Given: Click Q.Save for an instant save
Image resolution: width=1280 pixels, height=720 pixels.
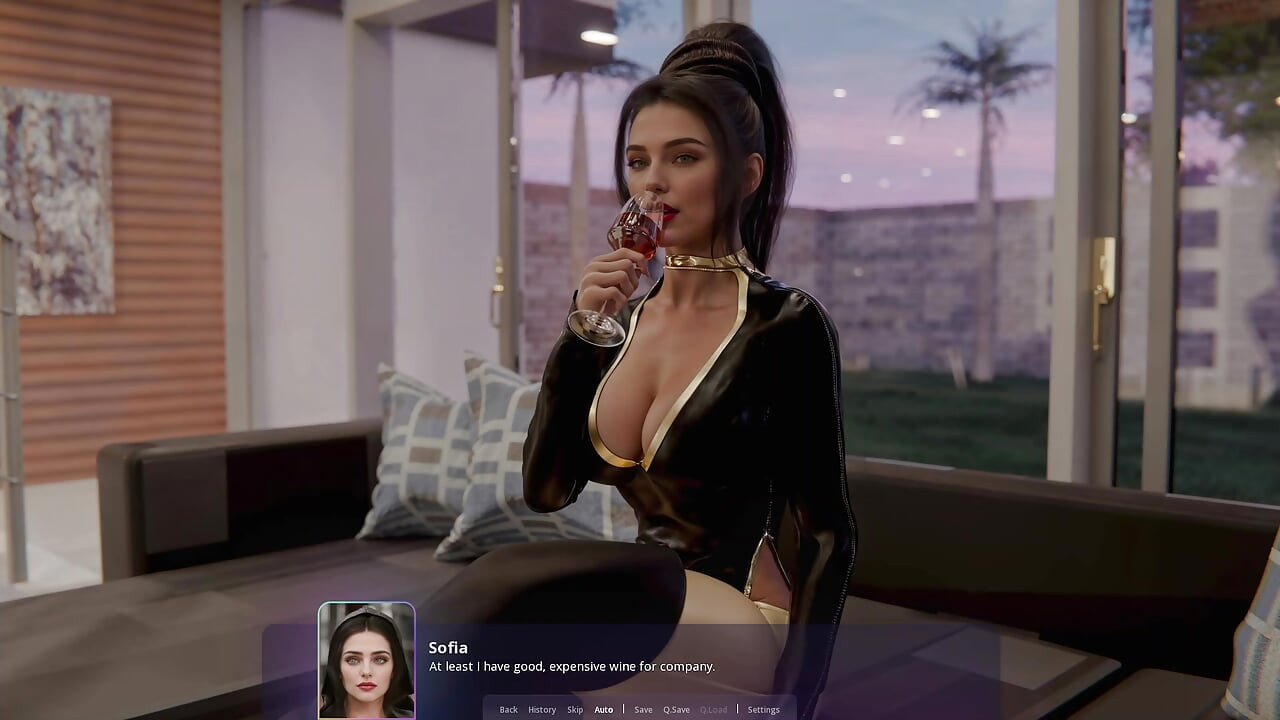Looking at the screenshot, I should pyautogui.click(x=676, y=709).
